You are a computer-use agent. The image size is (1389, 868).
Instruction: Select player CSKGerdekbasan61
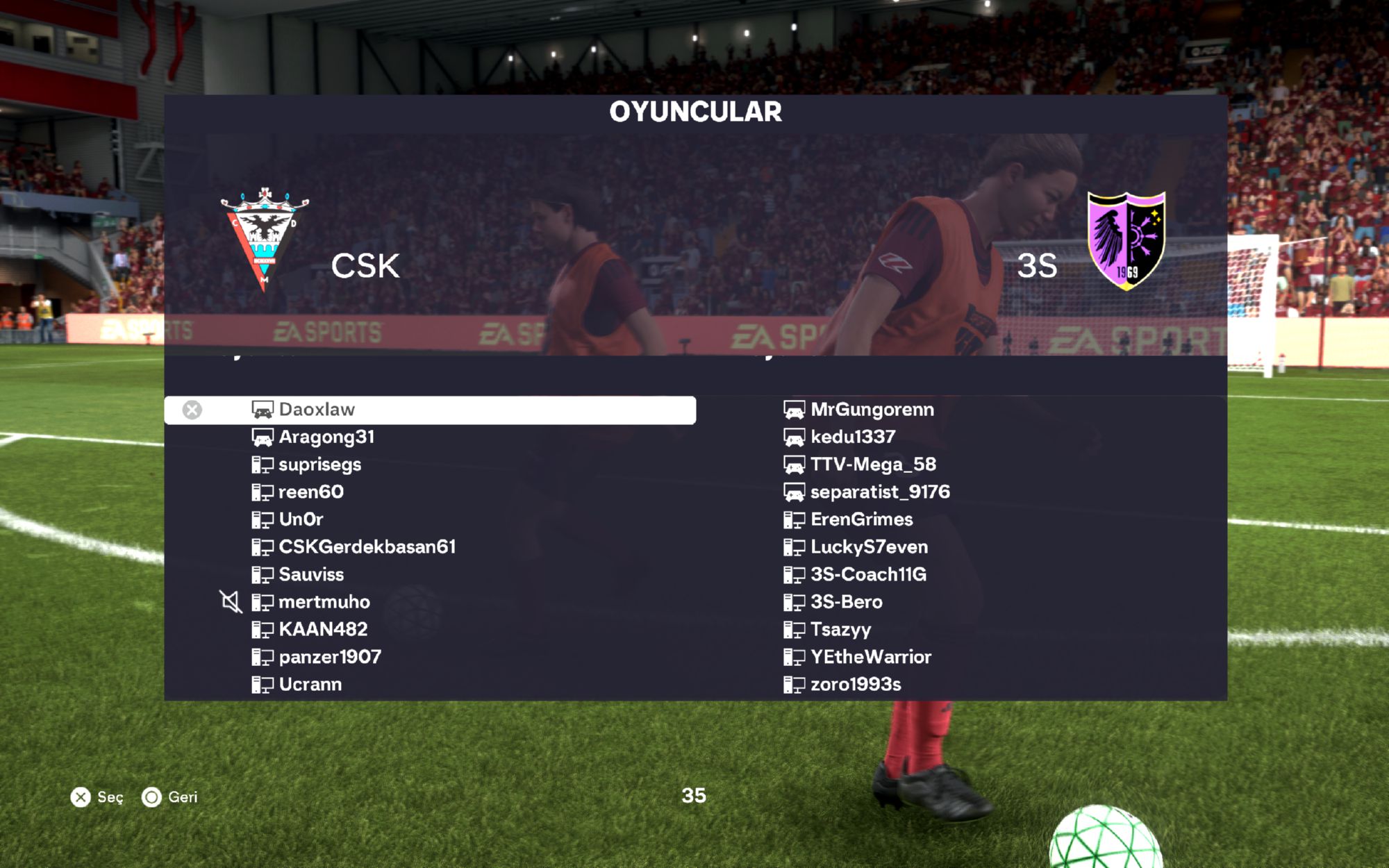click(367, 547)
